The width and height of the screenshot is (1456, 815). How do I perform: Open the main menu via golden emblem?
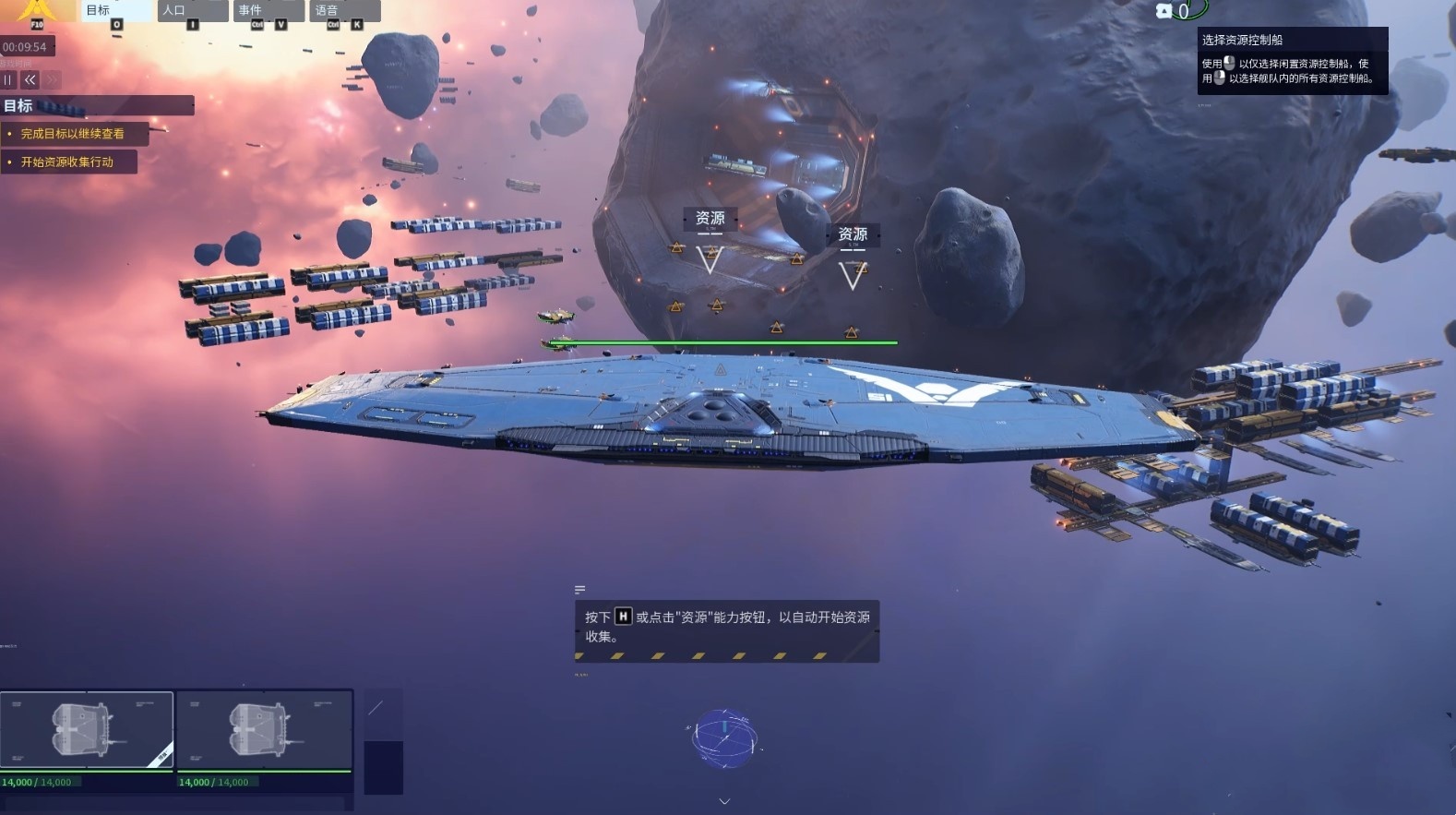[x=37, y=11]
